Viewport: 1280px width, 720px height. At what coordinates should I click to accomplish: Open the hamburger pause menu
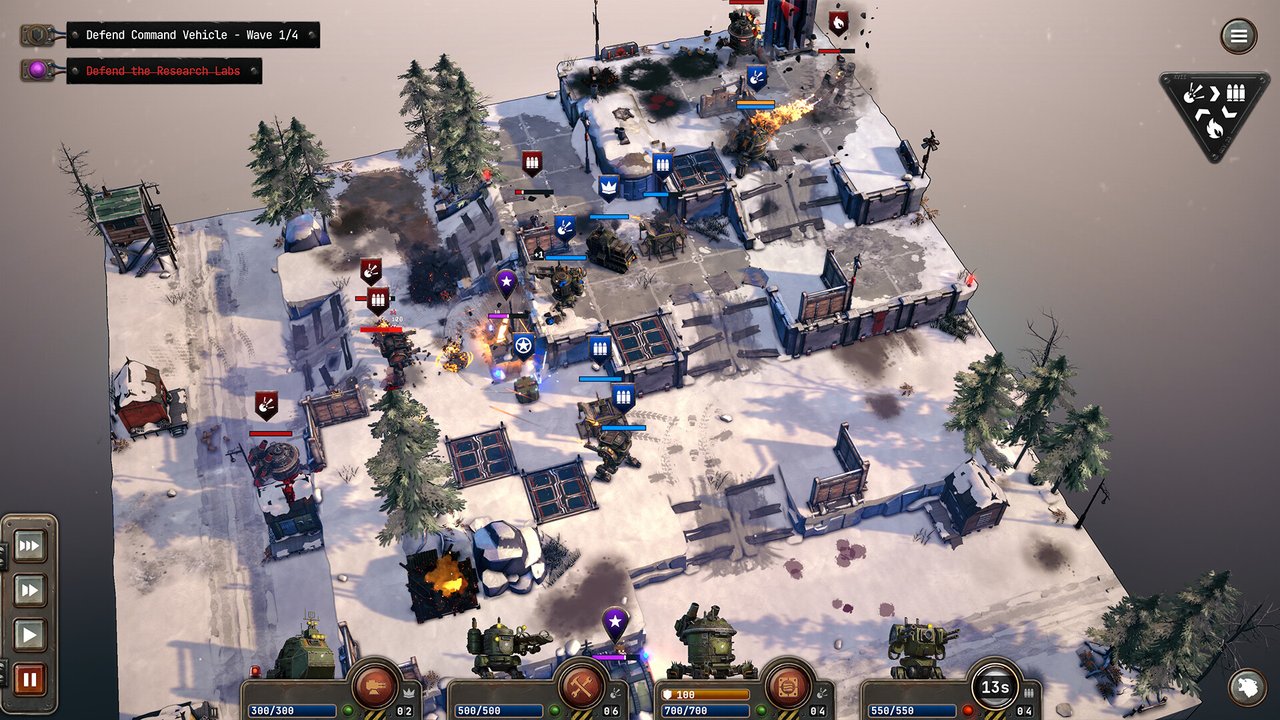(1238, 36)
